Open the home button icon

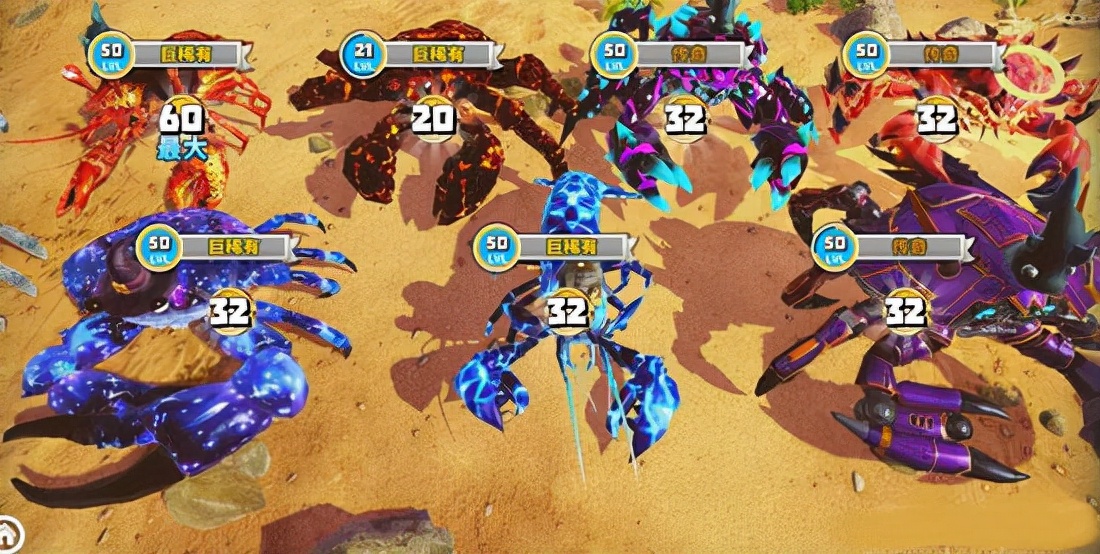pyautogui.click(x=7, y=533)
